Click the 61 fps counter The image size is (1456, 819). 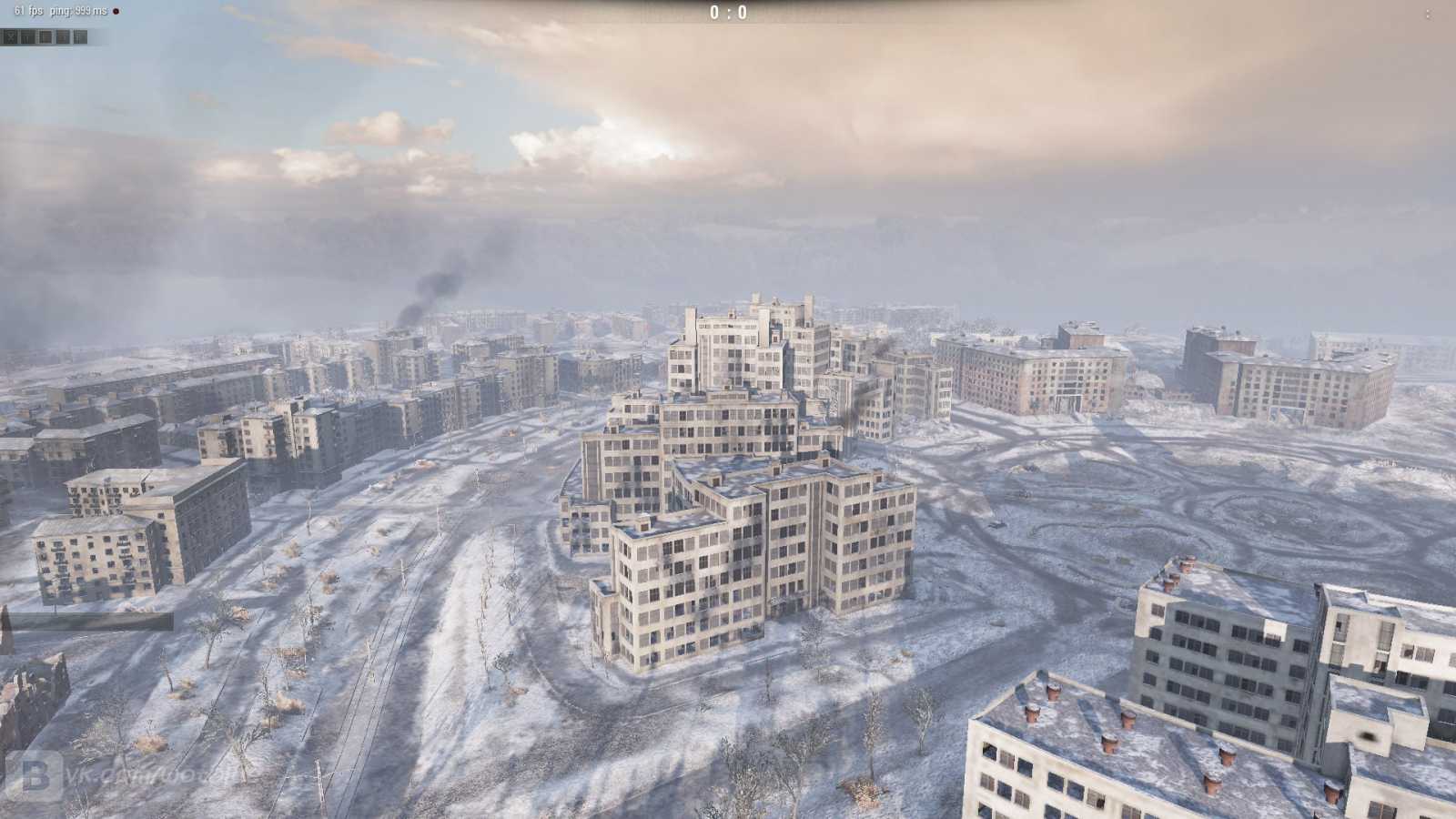(27, 11)
